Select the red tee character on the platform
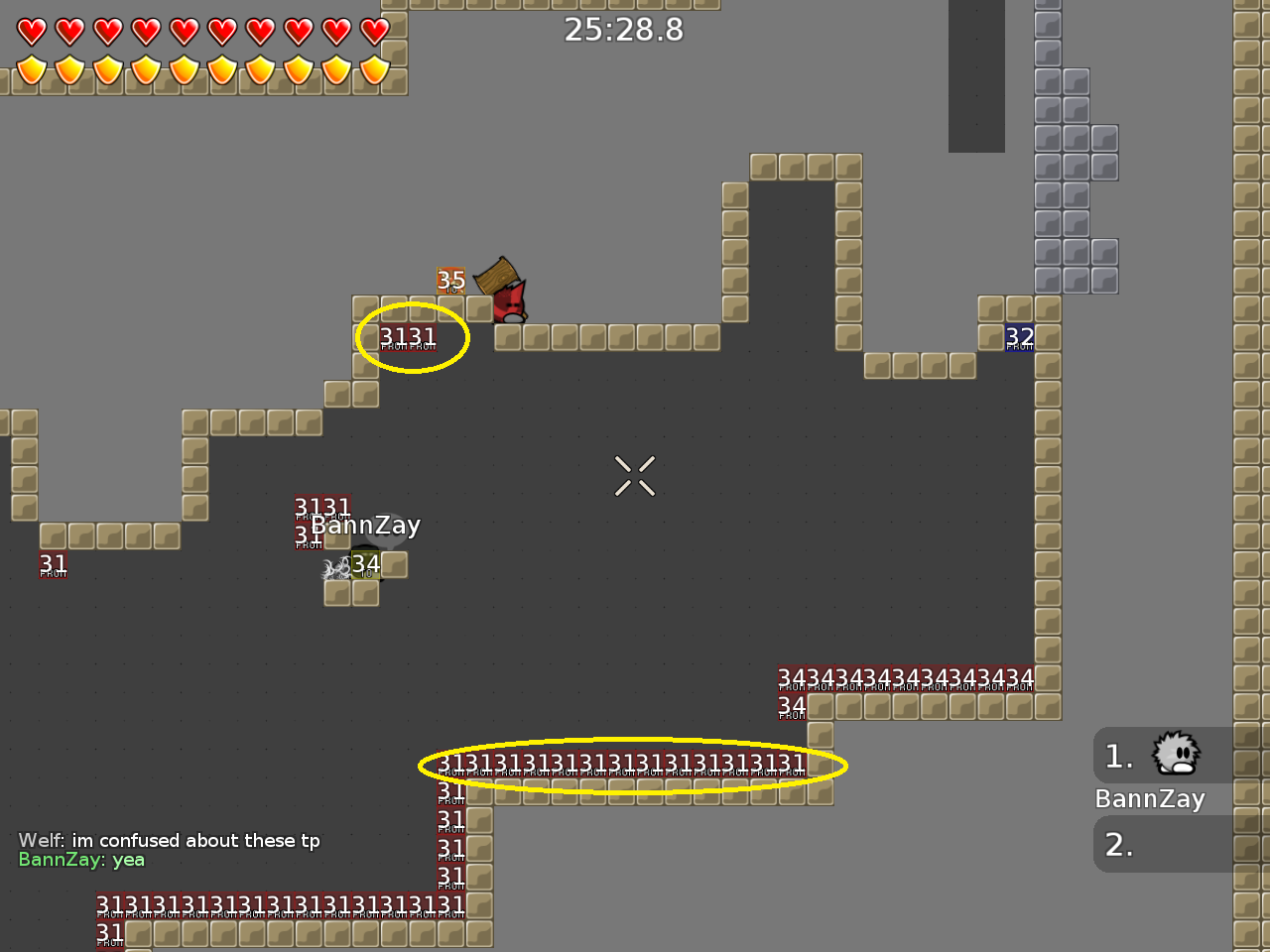 click(x=510, y=302)
